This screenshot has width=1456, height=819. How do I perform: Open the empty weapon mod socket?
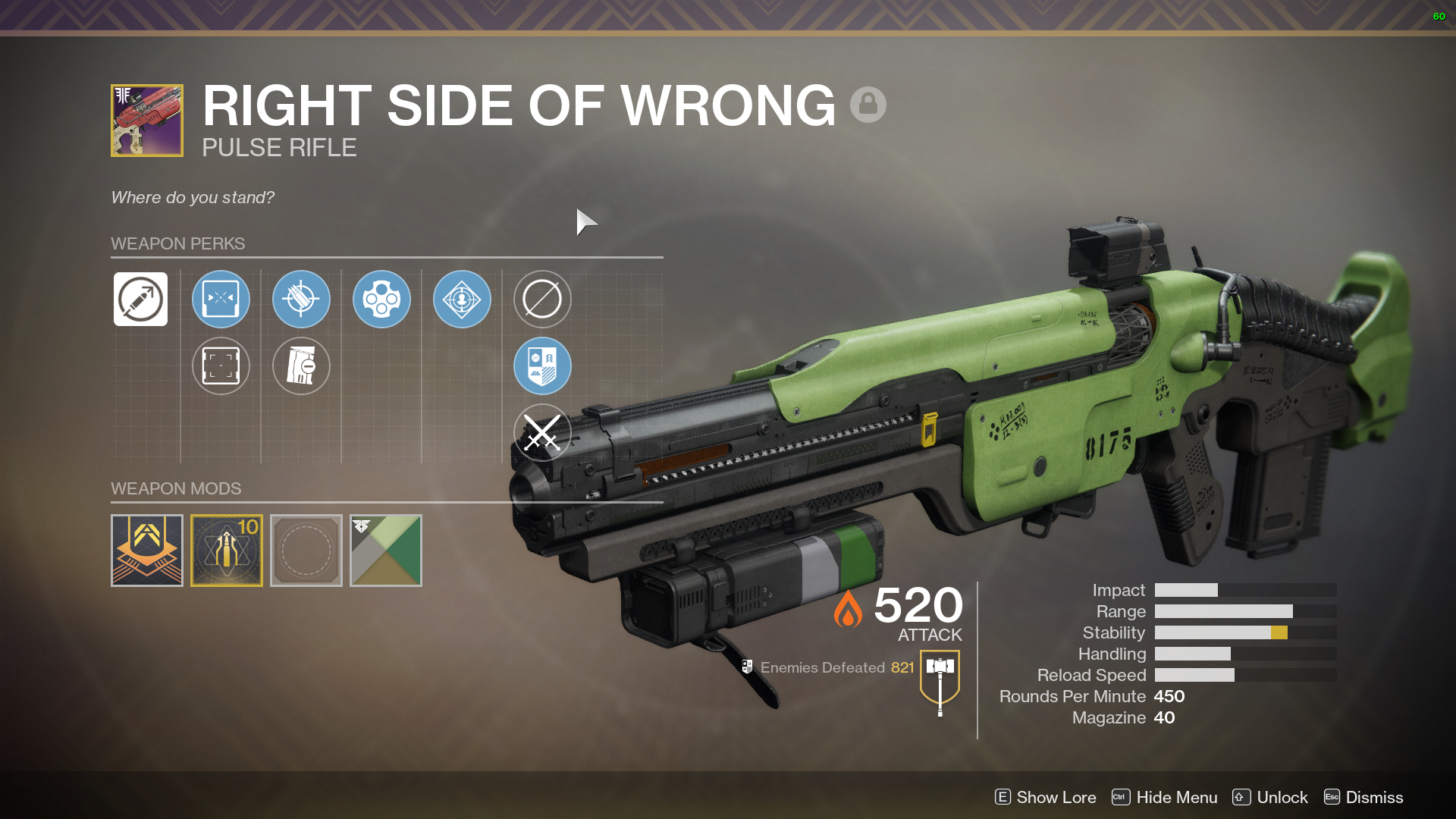[x=306, y=551]
